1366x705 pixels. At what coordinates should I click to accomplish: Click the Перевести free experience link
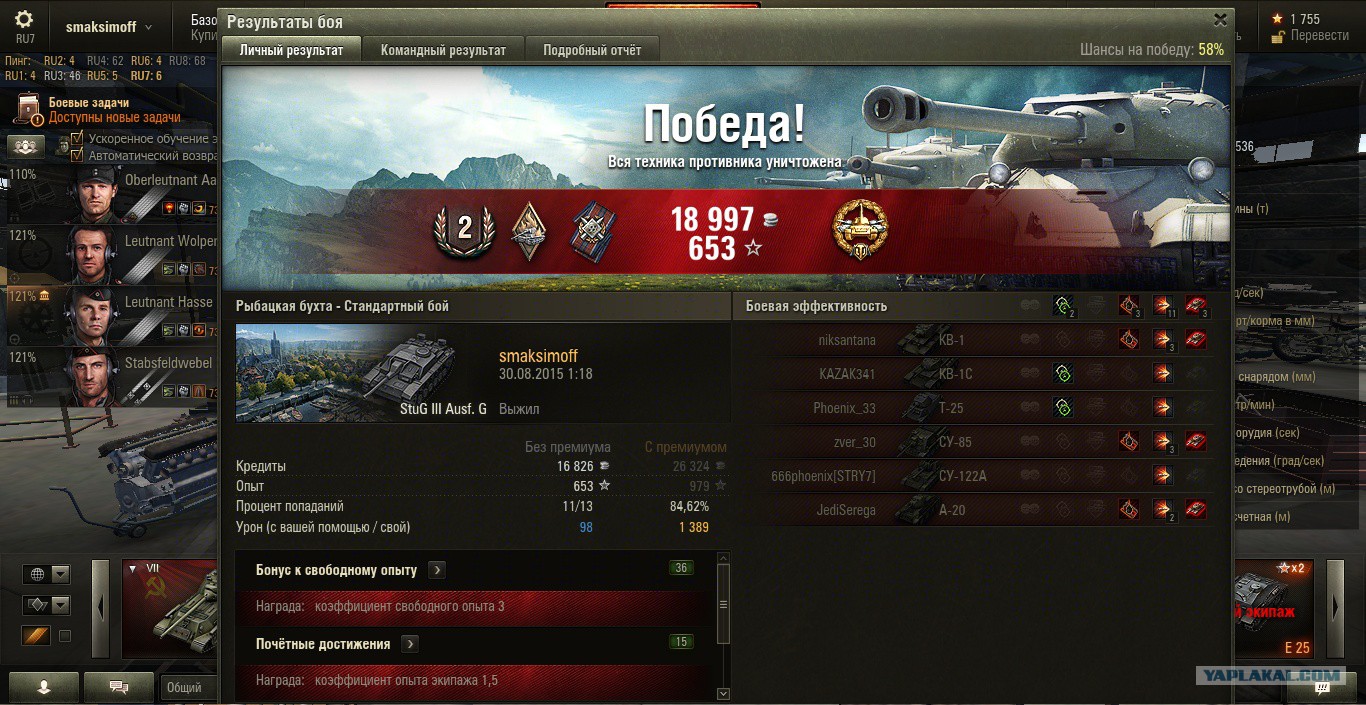(1319, 35)
